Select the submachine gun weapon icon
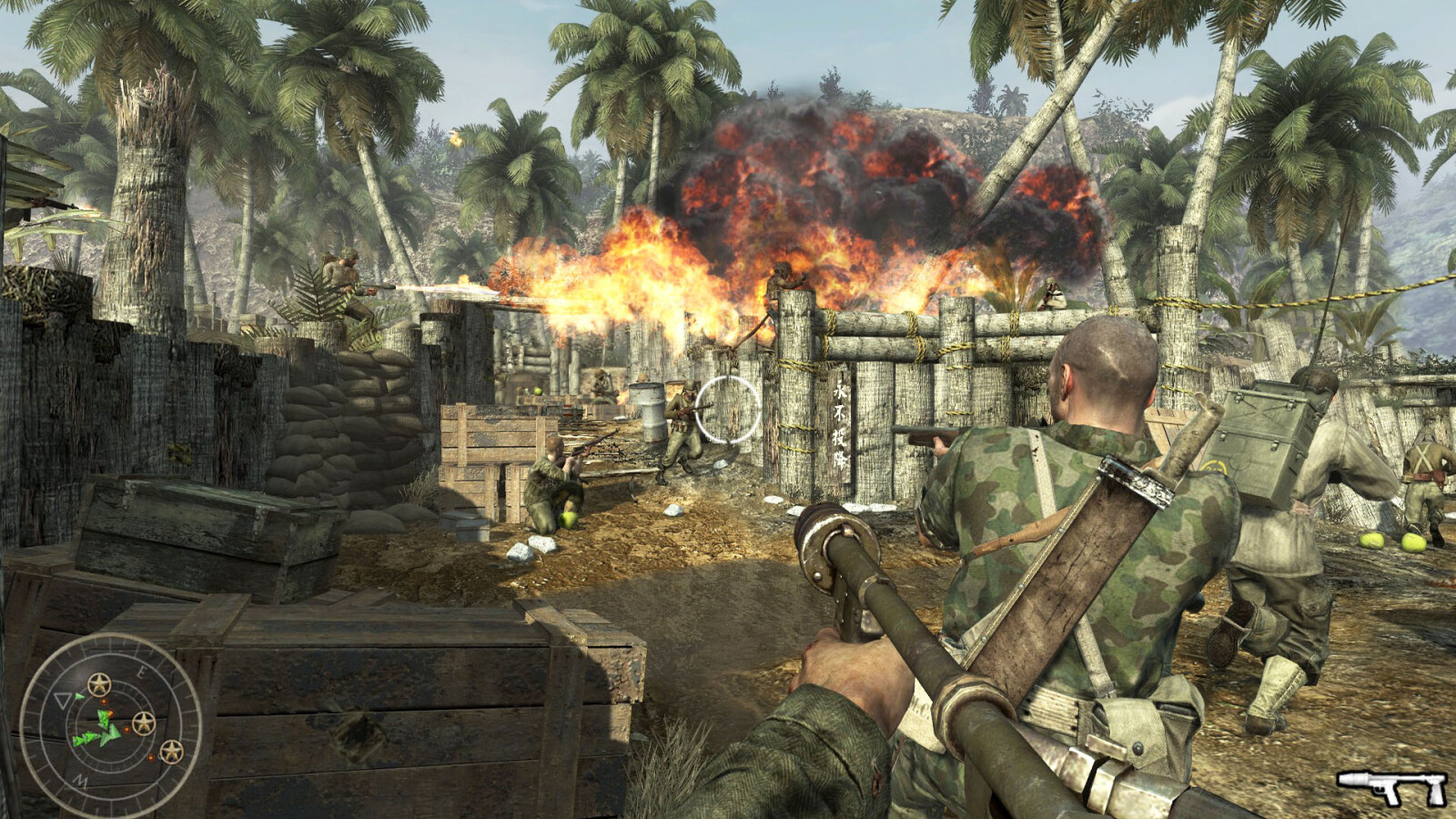The image size is (1456, 819). coord(1391,786)
